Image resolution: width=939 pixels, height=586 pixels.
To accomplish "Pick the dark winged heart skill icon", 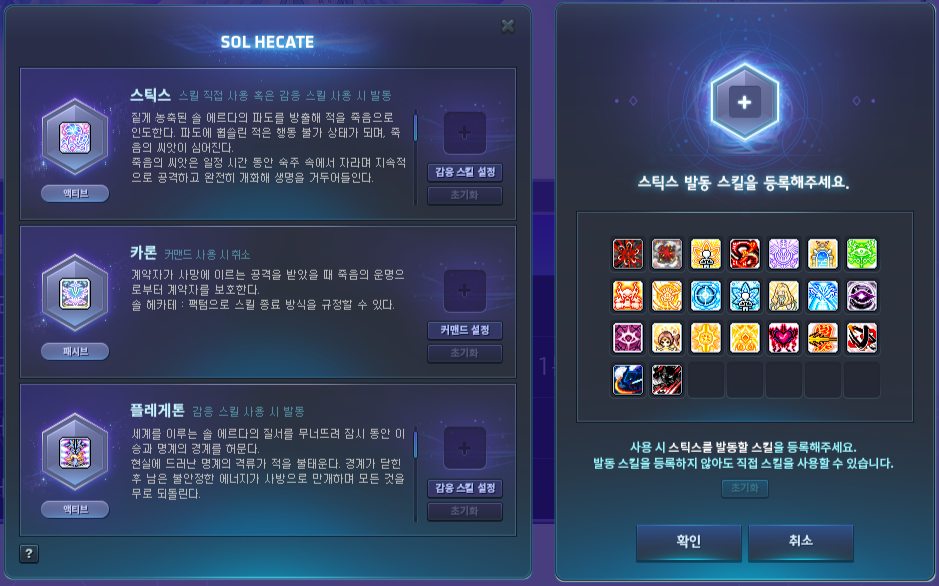I will coord(784,338).
